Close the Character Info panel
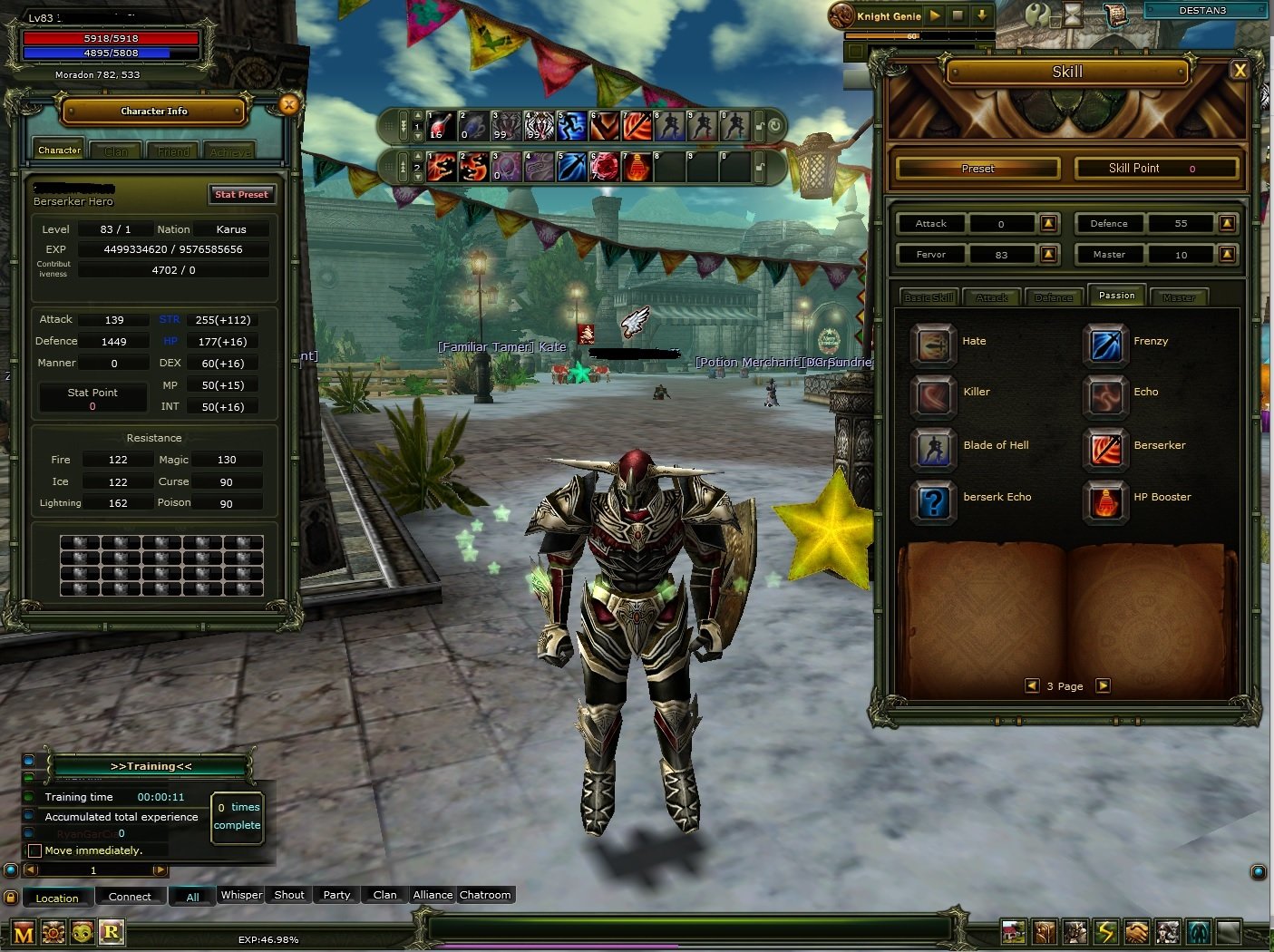Image resolution: width=1274 pixels, height=952 pixels. pos(288,104)
